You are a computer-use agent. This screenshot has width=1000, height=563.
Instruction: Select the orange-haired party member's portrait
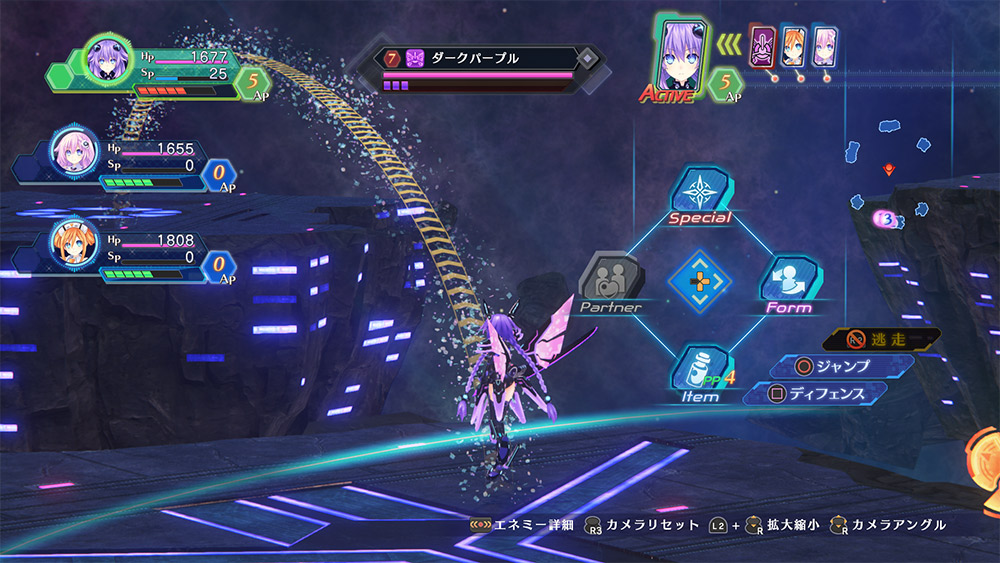(71, 248)
